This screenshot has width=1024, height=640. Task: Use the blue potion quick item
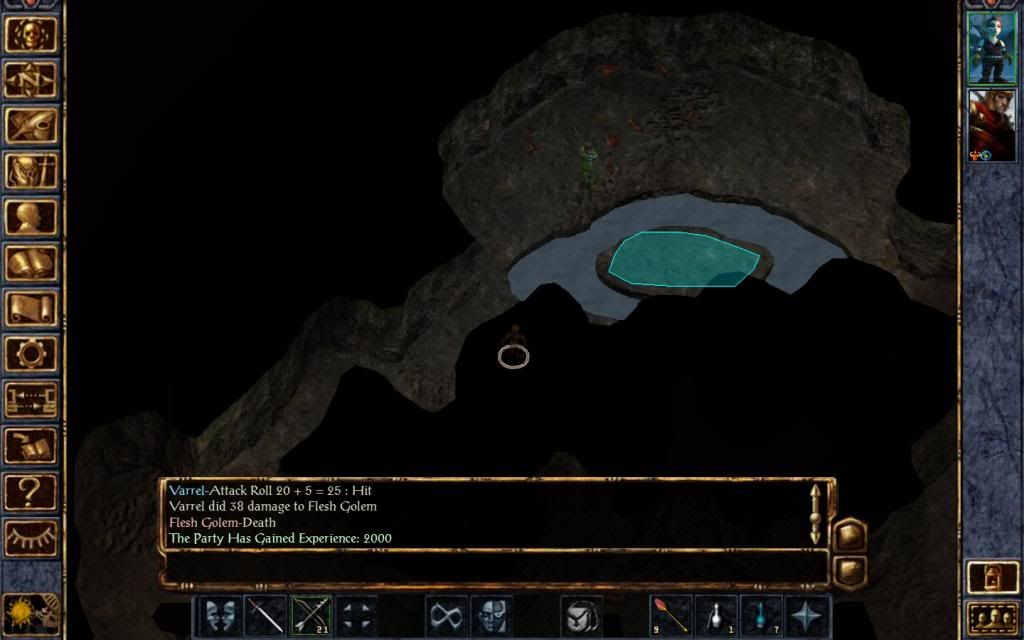[761, 615]
